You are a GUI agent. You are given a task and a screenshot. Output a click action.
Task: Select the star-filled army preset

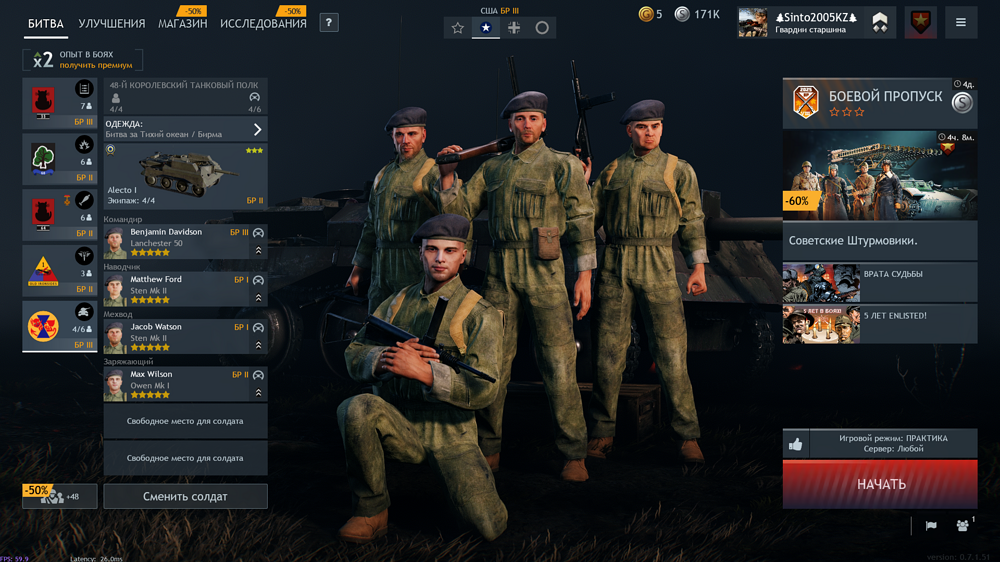pyautogui.click(x=486, y=28)
